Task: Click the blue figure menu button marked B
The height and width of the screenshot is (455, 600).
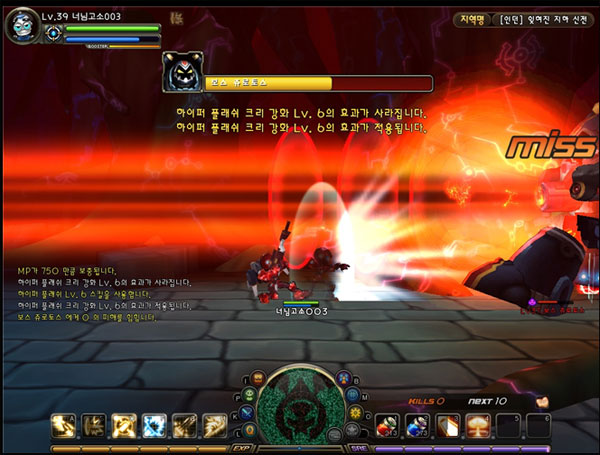Action: point(342,380)
